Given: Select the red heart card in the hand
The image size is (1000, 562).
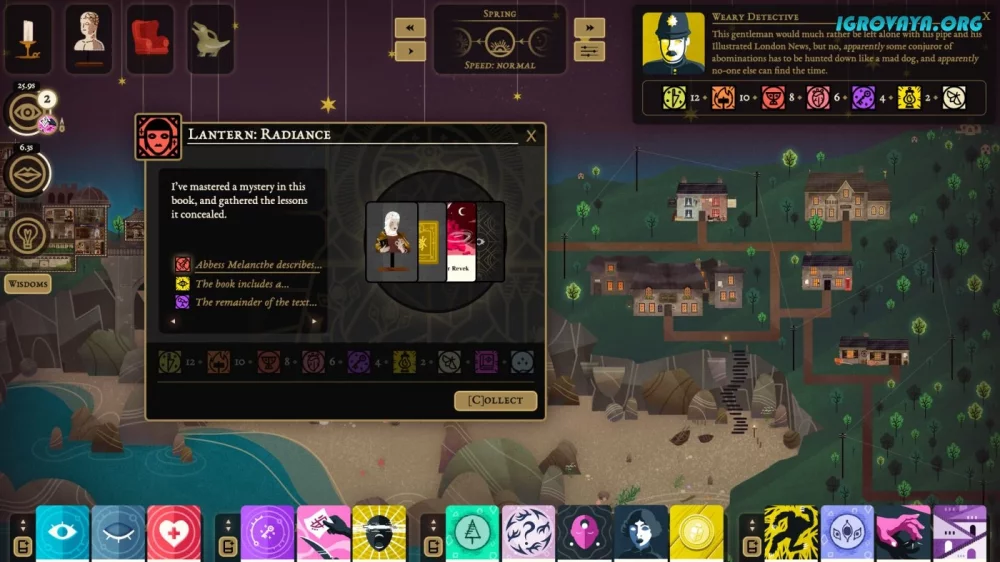Looking at the screenshot, I should click(174, 533).
